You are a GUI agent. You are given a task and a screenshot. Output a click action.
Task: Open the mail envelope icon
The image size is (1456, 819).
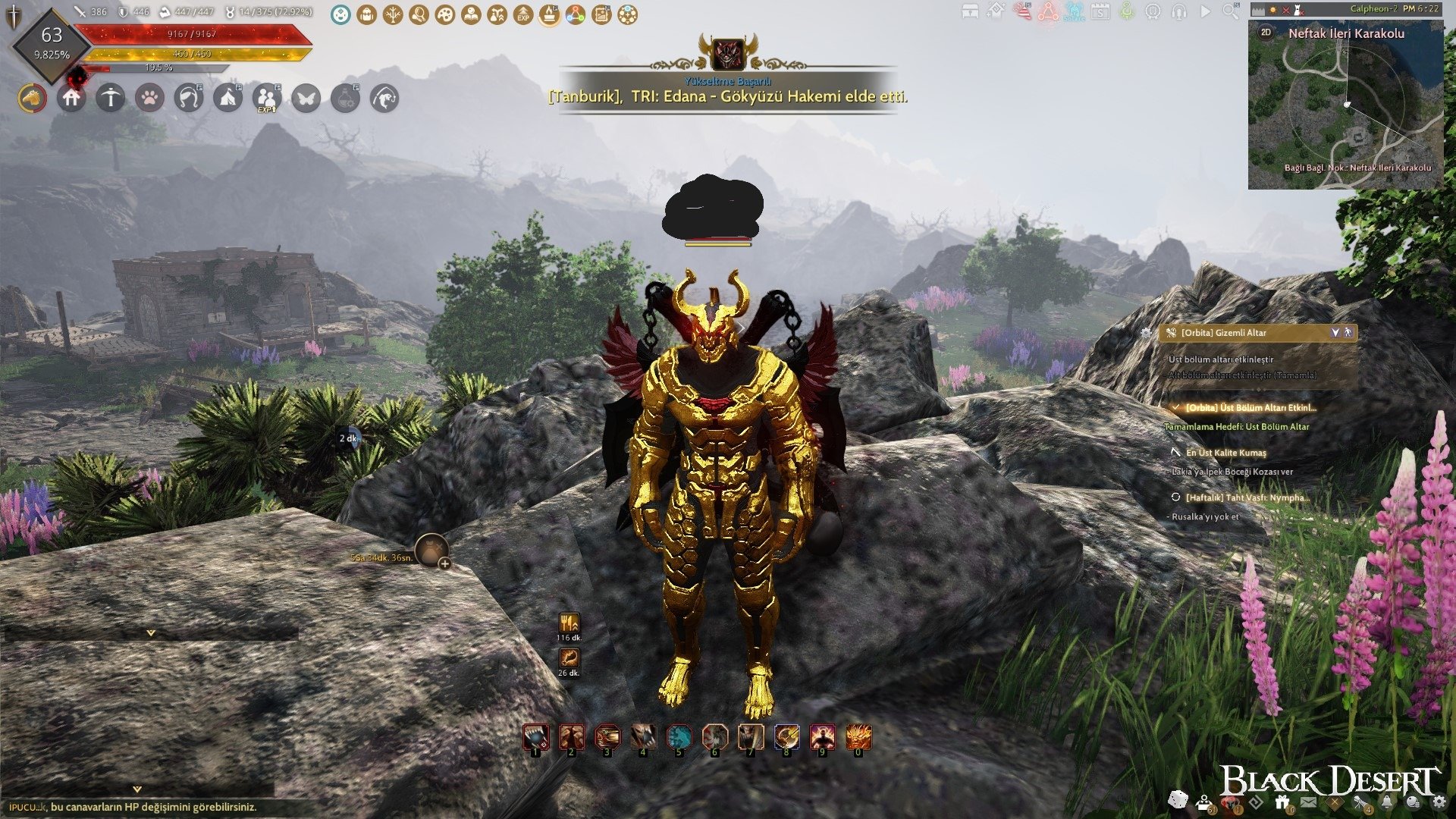[1308, 802]
